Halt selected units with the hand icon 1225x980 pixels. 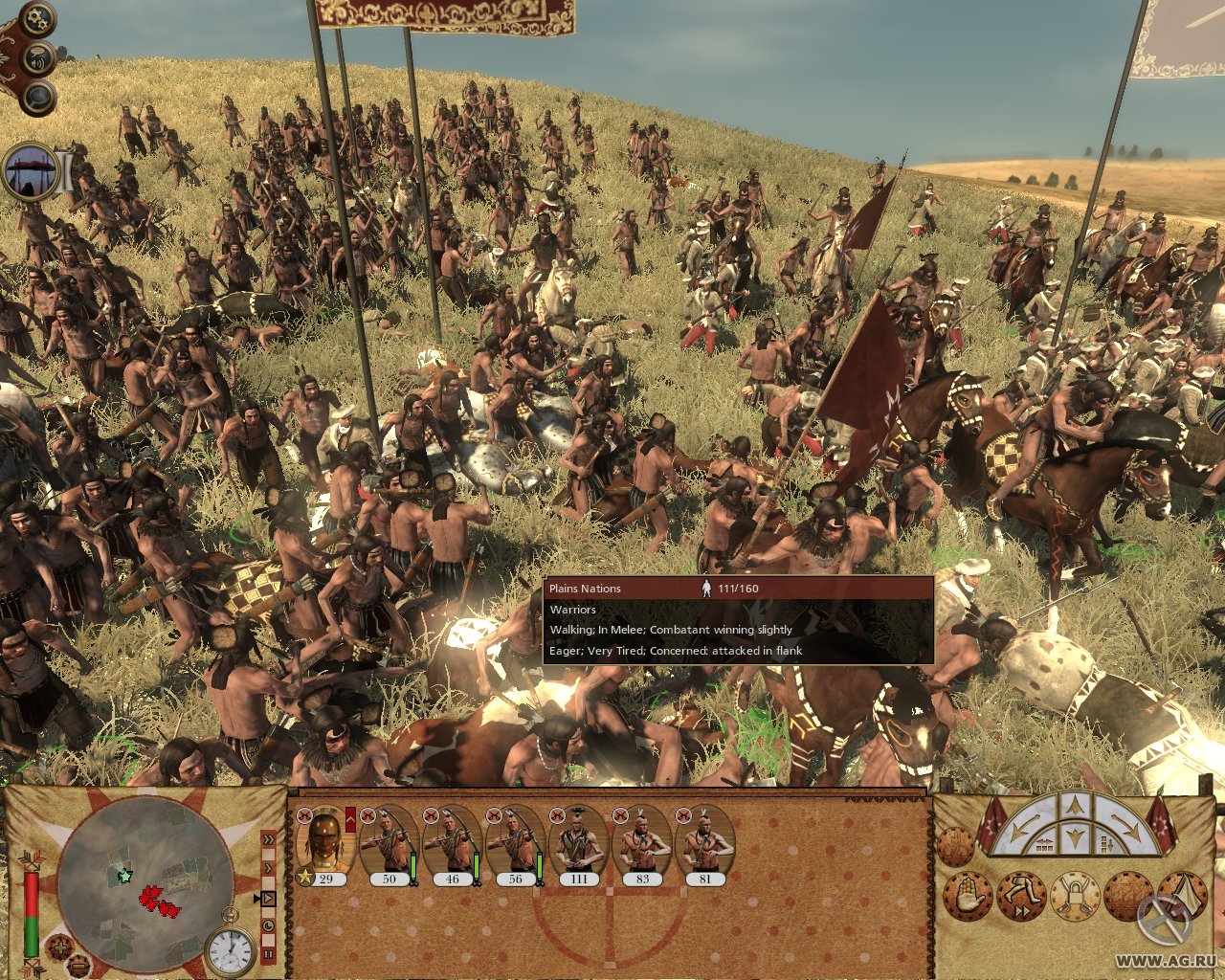[x=967, y=894]
